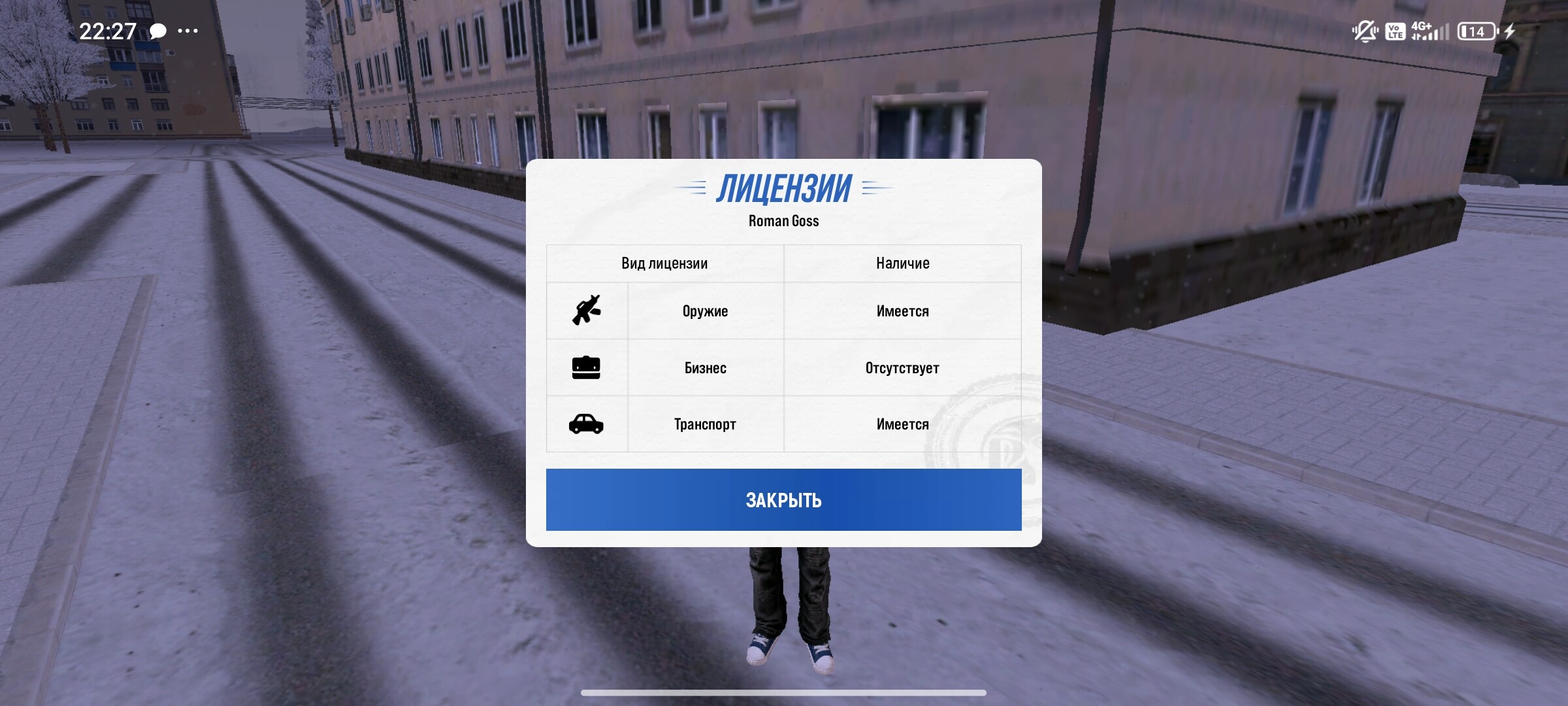Click the Имеется status for Оружие

pos(902,311)
